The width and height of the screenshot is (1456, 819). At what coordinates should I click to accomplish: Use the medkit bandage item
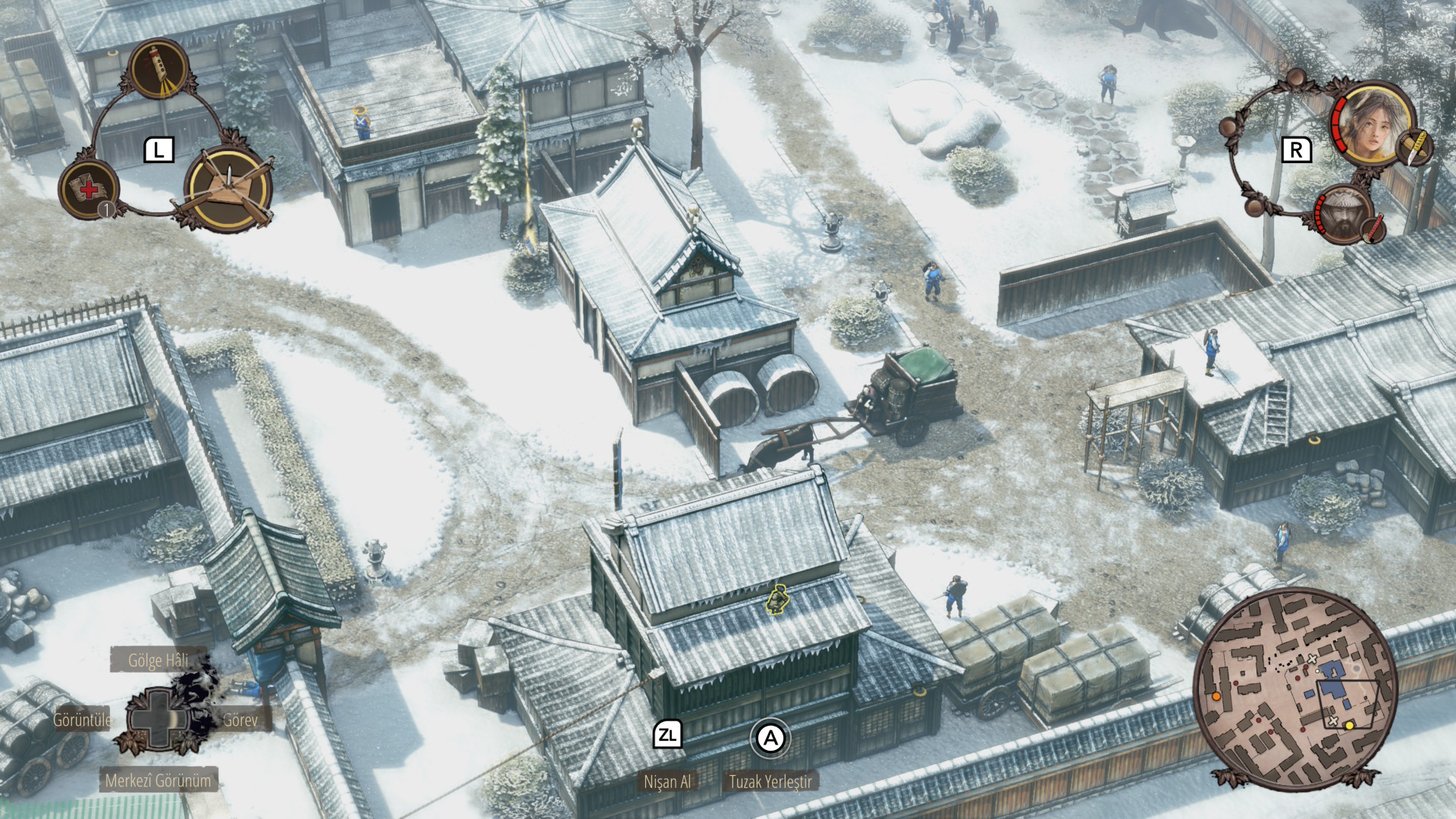point(89,190)
